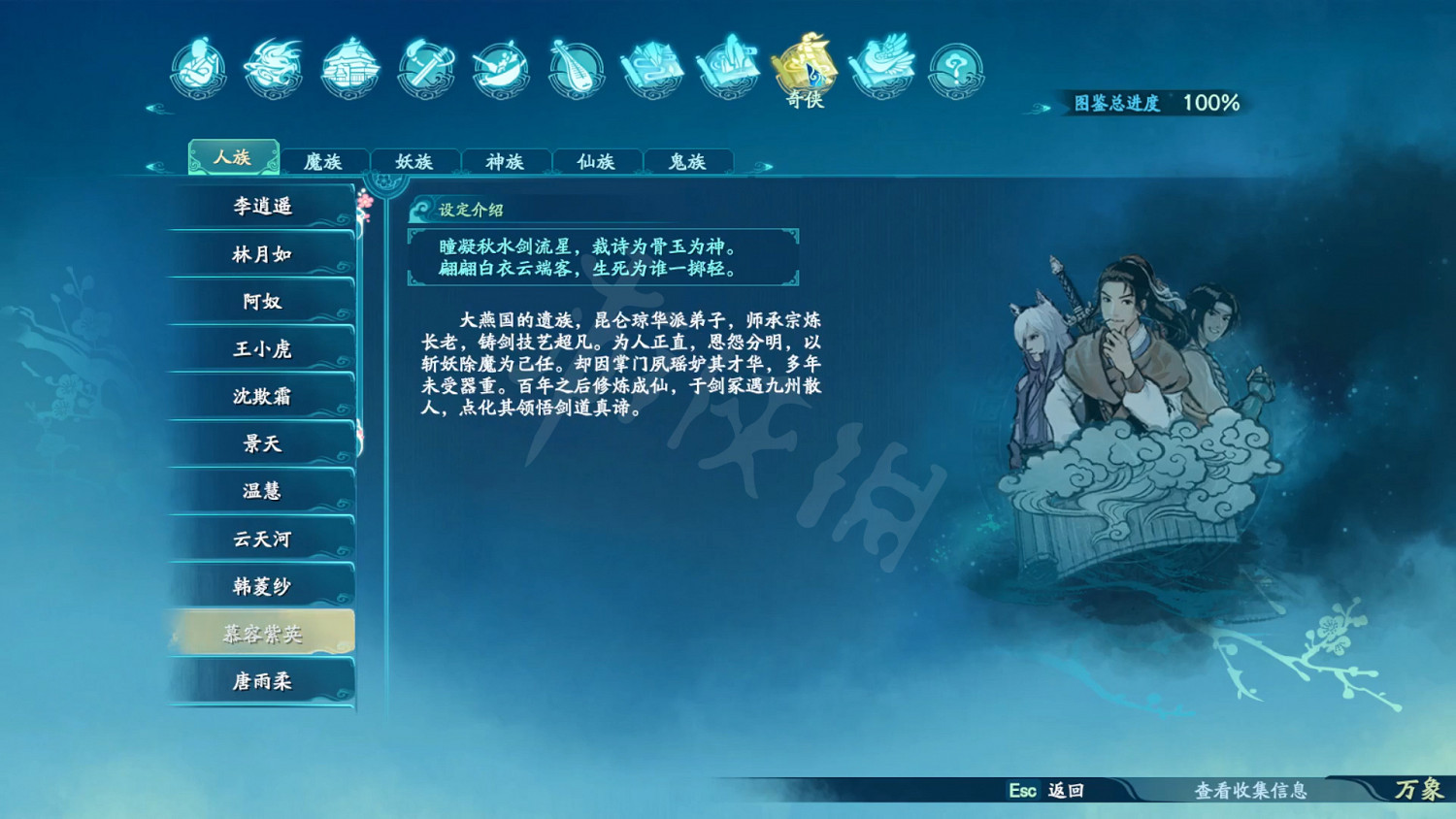
Task: Switch to the 仙族 tab
Action: [x=597, y=161]
